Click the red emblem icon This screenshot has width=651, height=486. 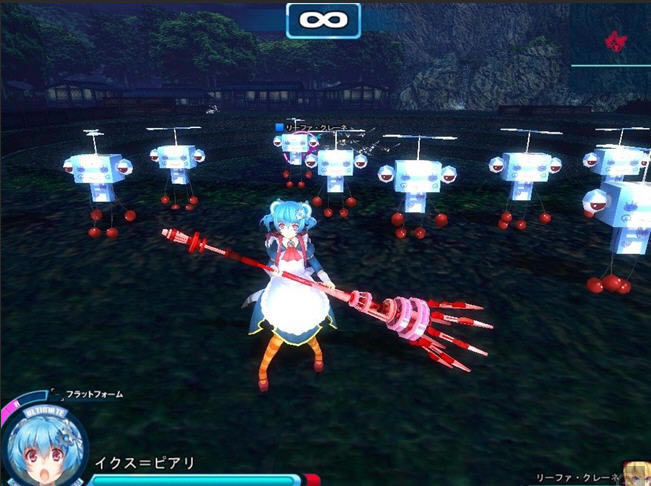tap(614, 41)
